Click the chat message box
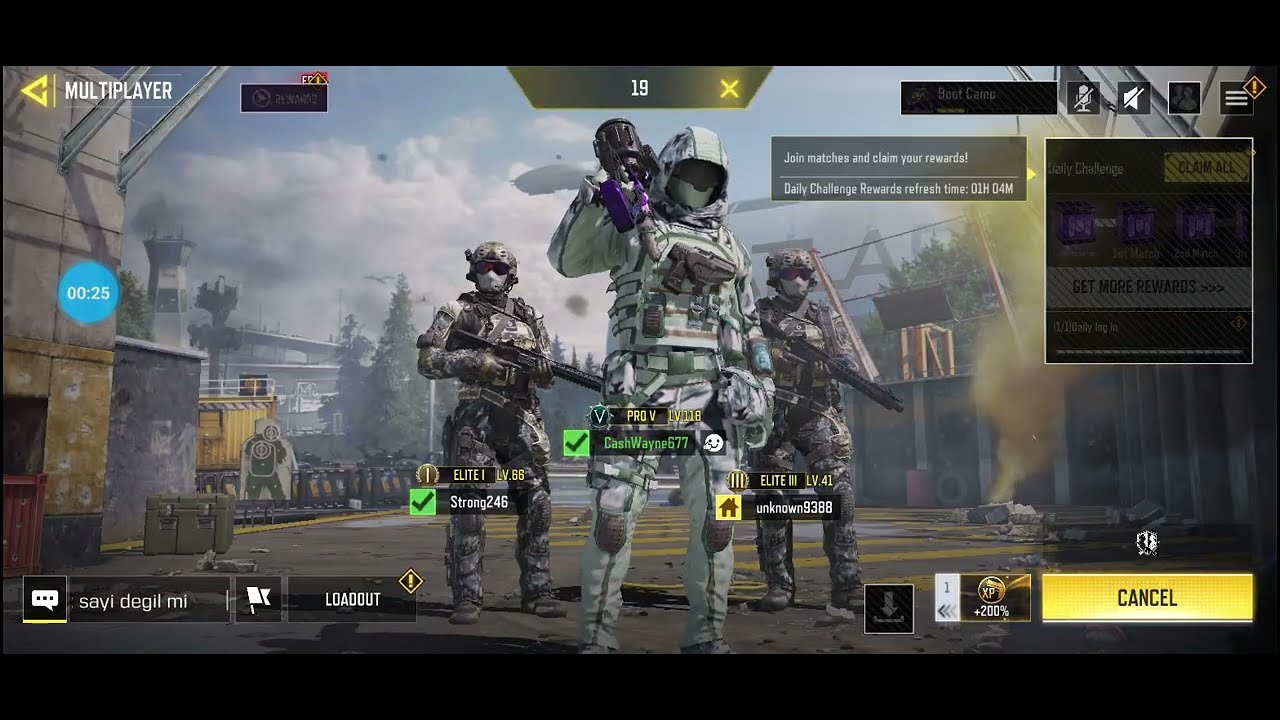This screenshot has width=1280, height=720. [148, 601]
